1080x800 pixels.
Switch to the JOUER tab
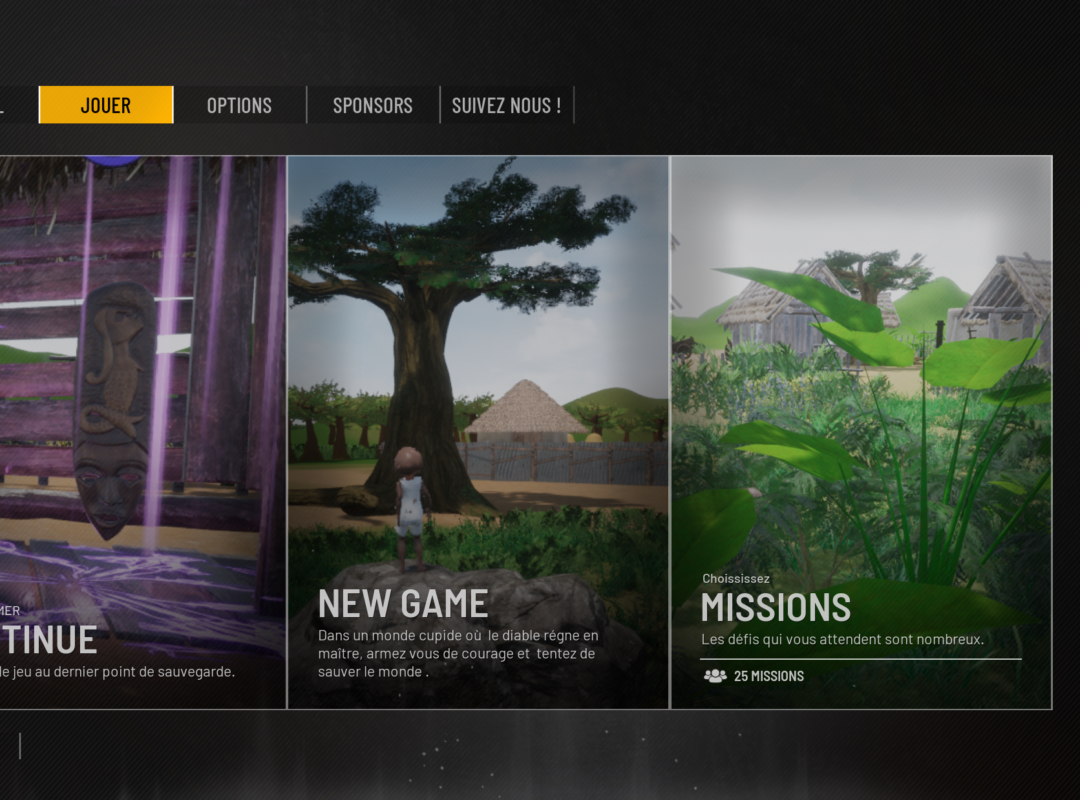(x=106, y=105)
